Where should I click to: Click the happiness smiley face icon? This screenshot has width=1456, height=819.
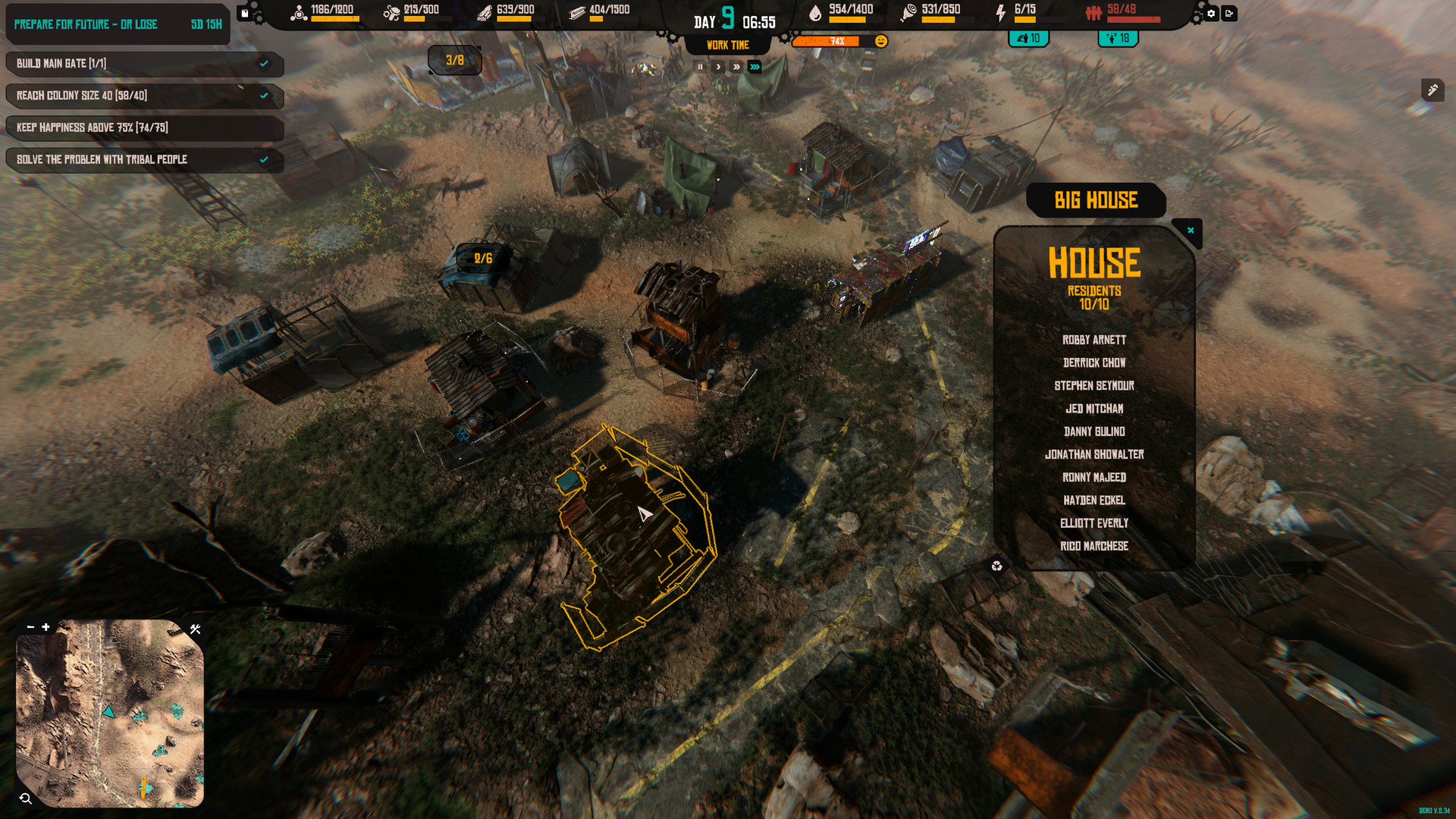[880, 41]
